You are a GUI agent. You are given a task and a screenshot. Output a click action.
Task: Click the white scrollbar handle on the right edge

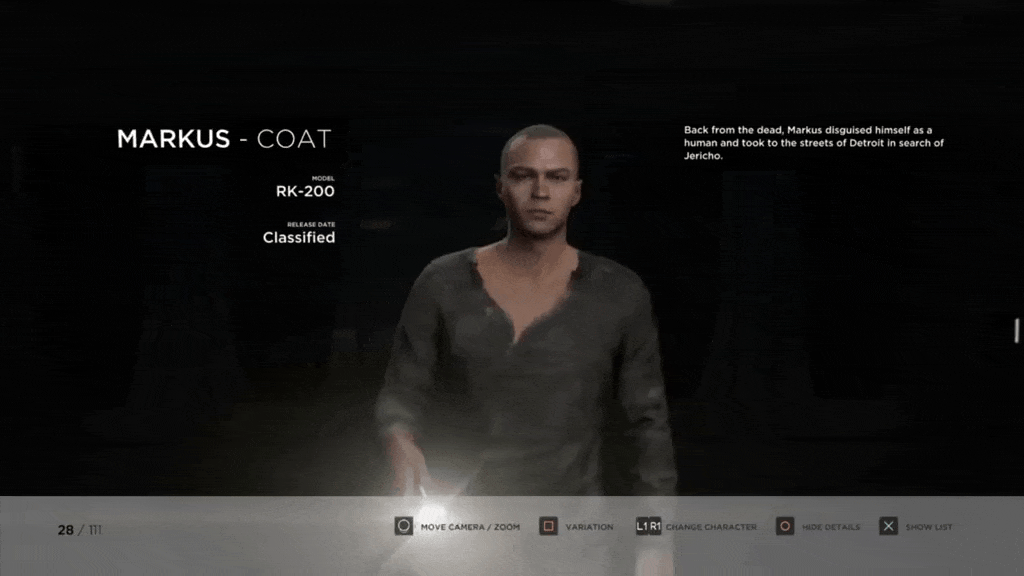(x=1017, y=331)
